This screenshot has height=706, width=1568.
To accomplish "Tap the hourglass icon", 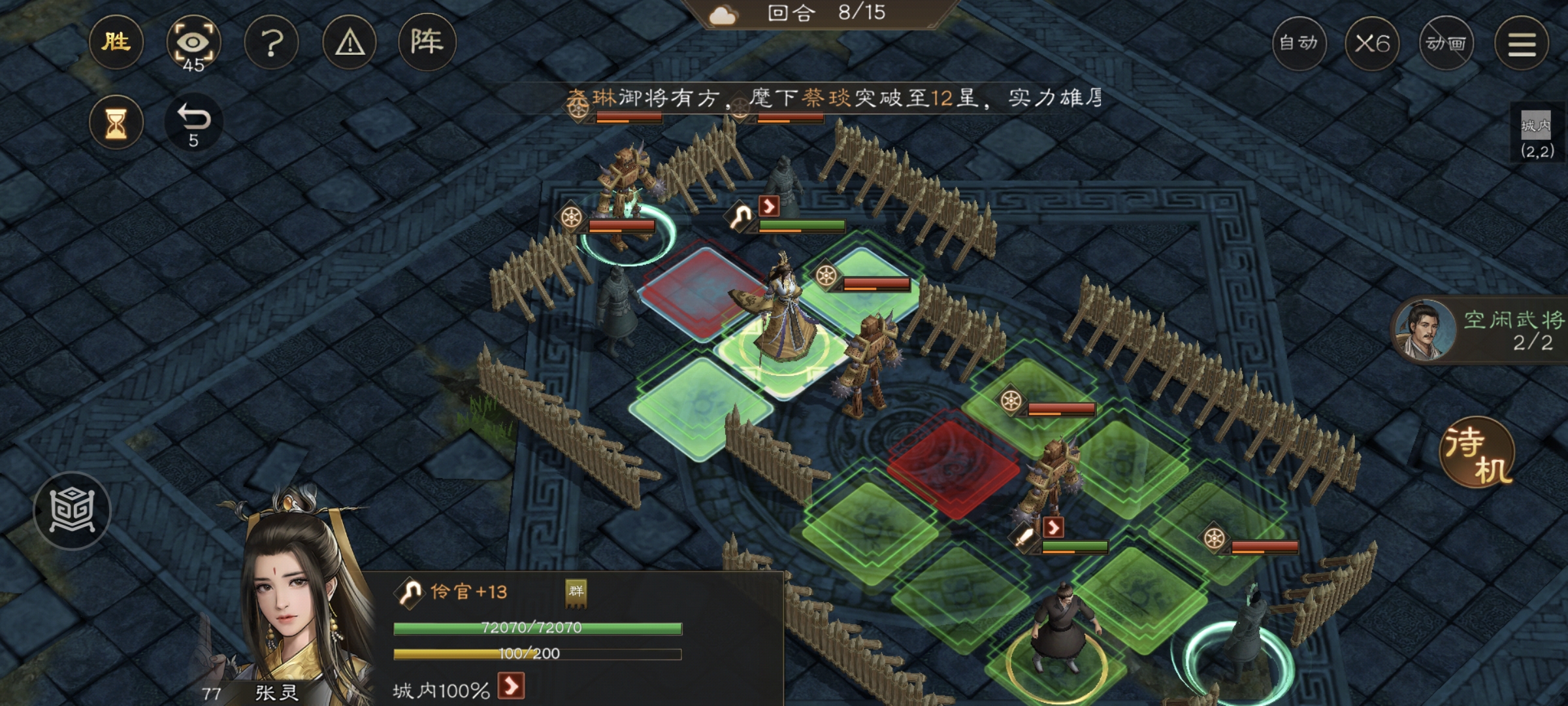I will 116,122.
